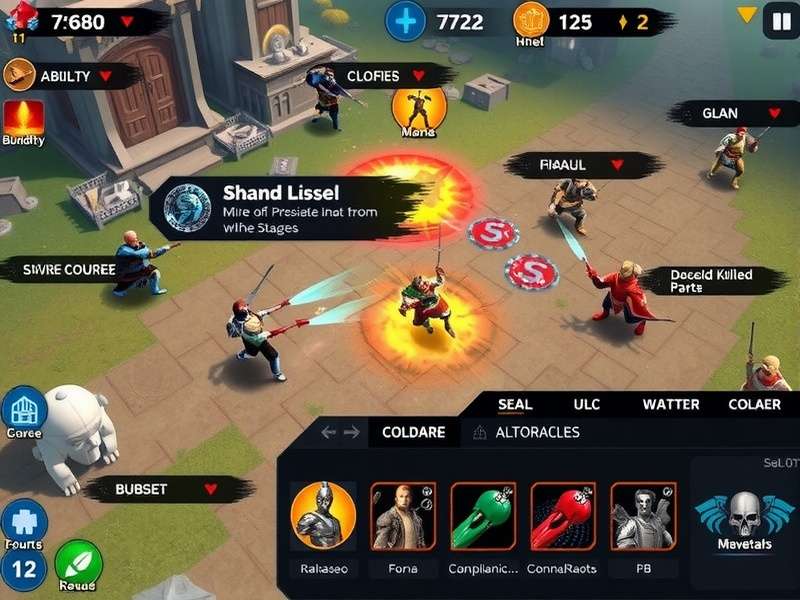Choose the Fona character card

[x=403, y=515]
